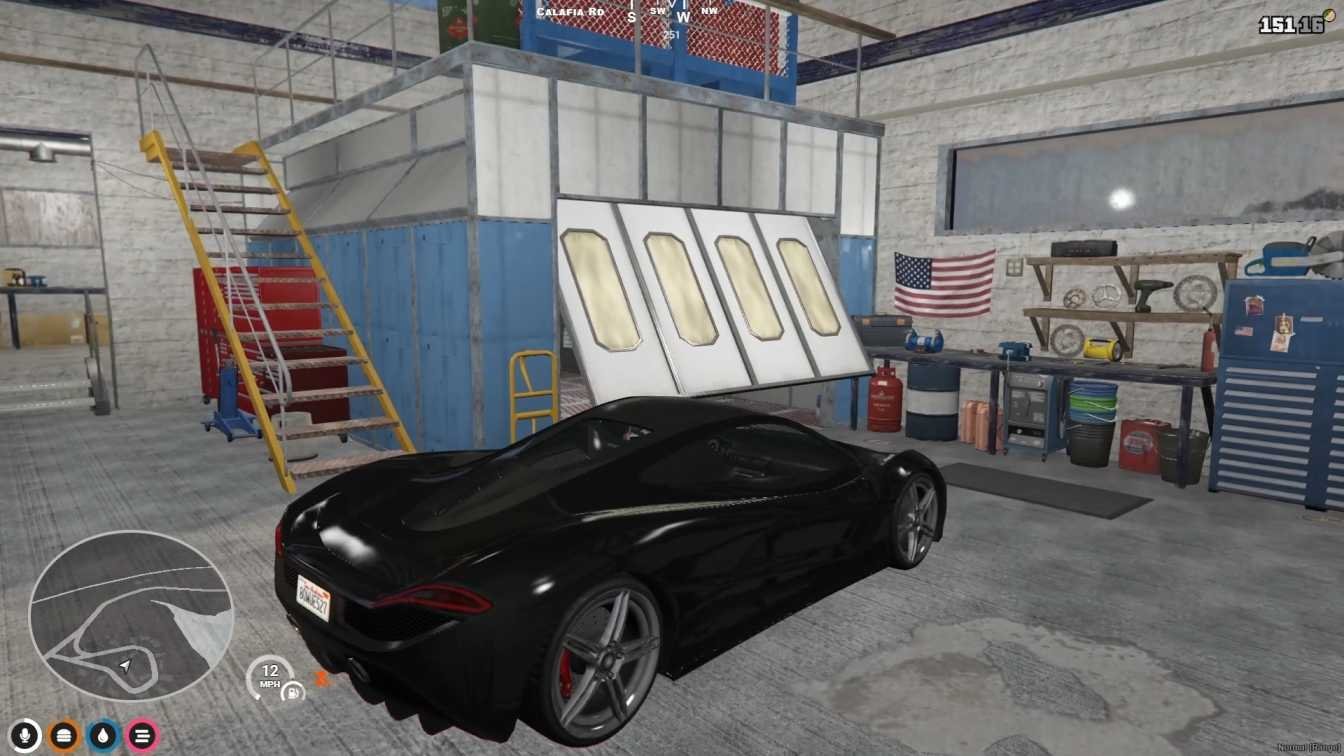Click the fuel pump gauge icon
Viewport: 1344px width, 756px height.
coord(293,691)
